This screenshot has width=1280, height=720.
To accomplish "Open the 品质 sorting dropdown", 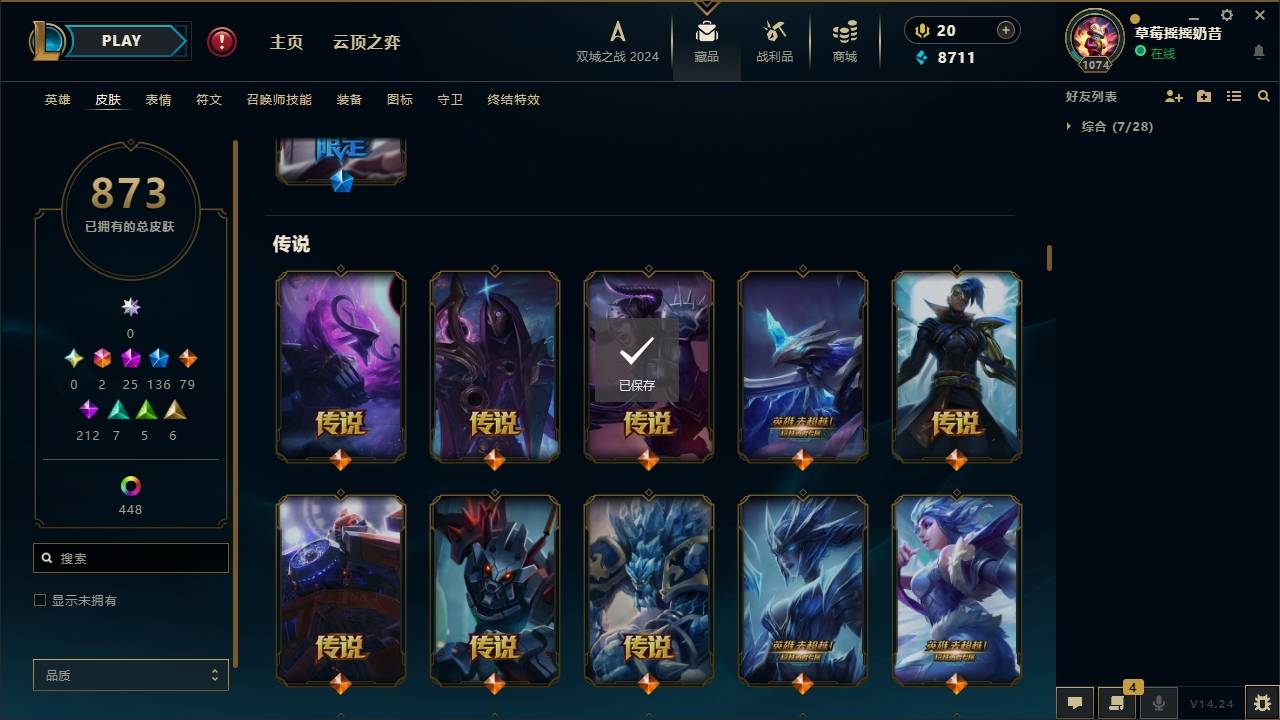I will point(130,675).
